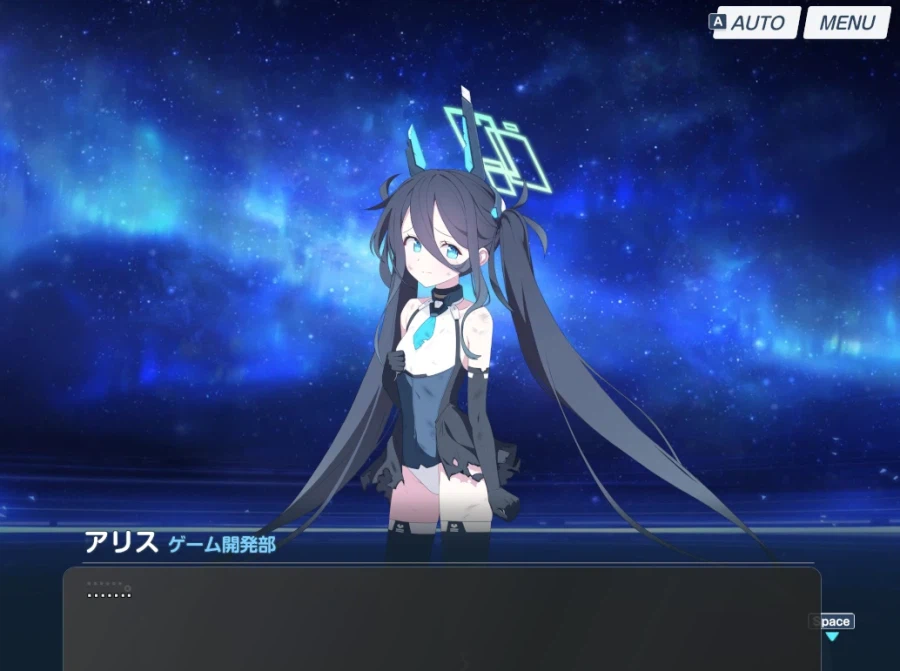Toggle the AUTO dialogue playback button
Viewport: 900px width, 671px height.
[x=757, y=23]
